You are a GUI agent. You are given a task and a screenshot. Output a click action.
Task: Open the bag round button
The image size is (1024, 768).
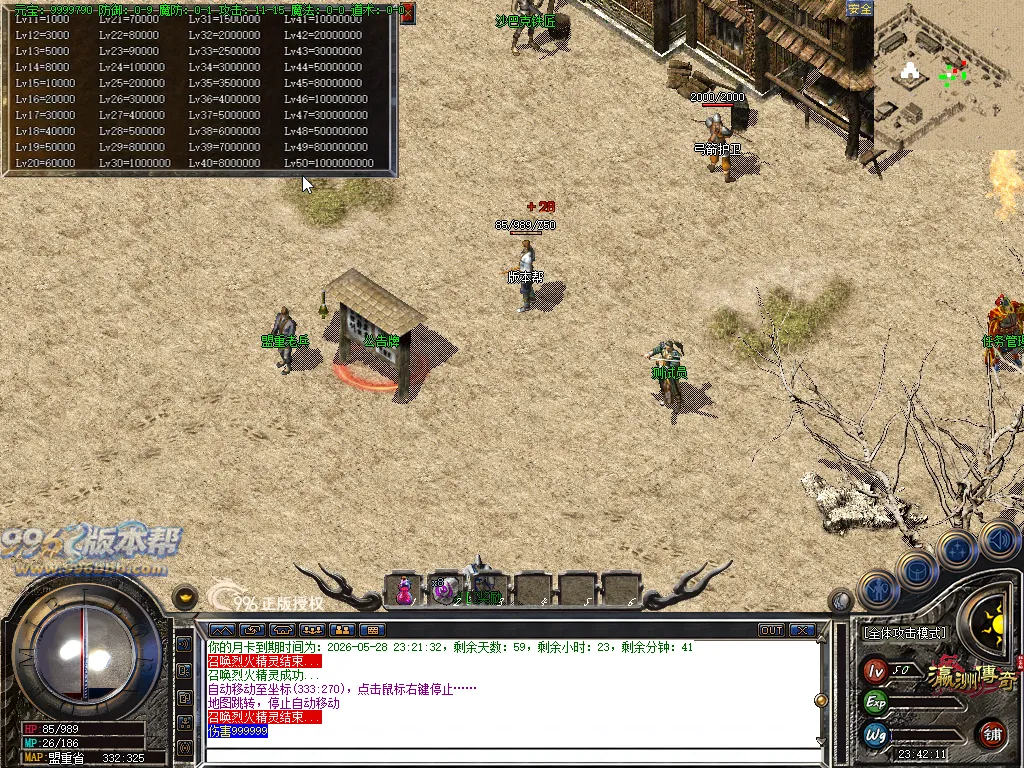[916, 569]
